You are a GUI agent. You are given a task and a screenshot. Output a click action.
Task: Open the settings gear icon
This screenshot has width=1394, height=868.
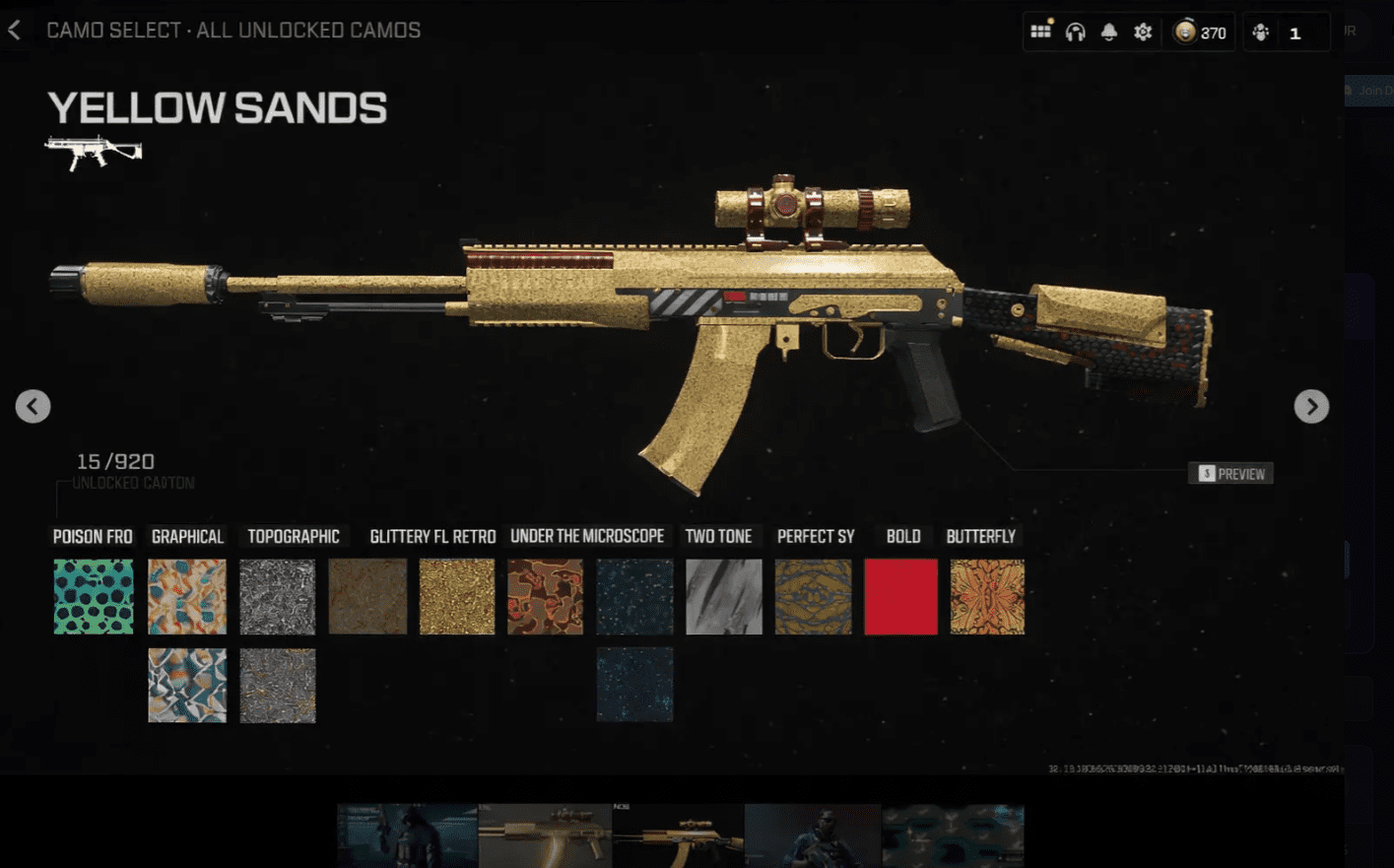pos(1143,33)
